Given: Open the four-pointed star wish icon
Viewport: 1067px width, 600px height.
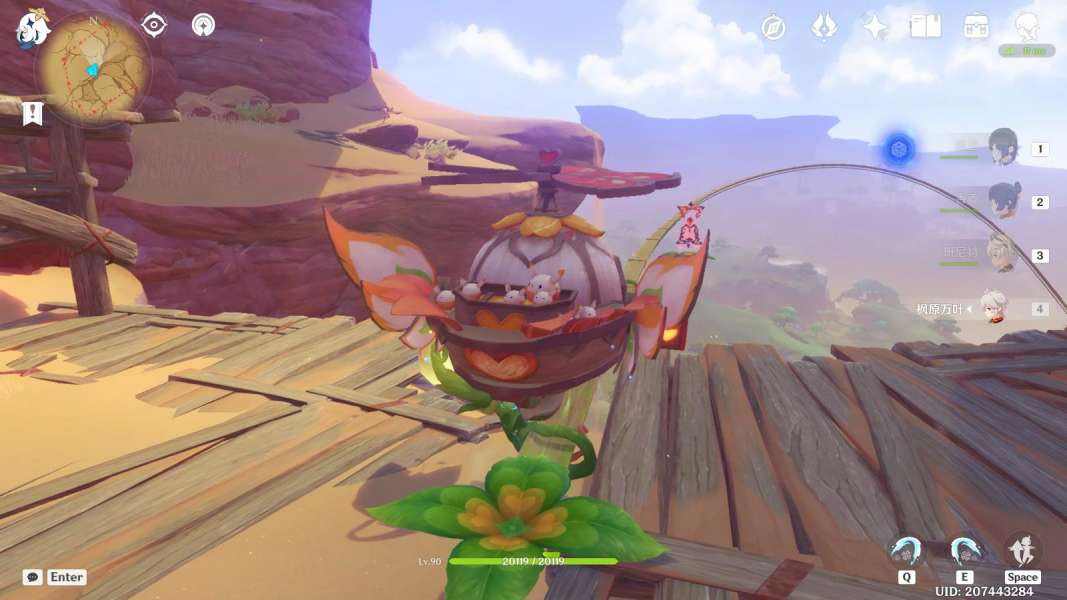Looking at the screenshot, I should [x=875, y=27].
